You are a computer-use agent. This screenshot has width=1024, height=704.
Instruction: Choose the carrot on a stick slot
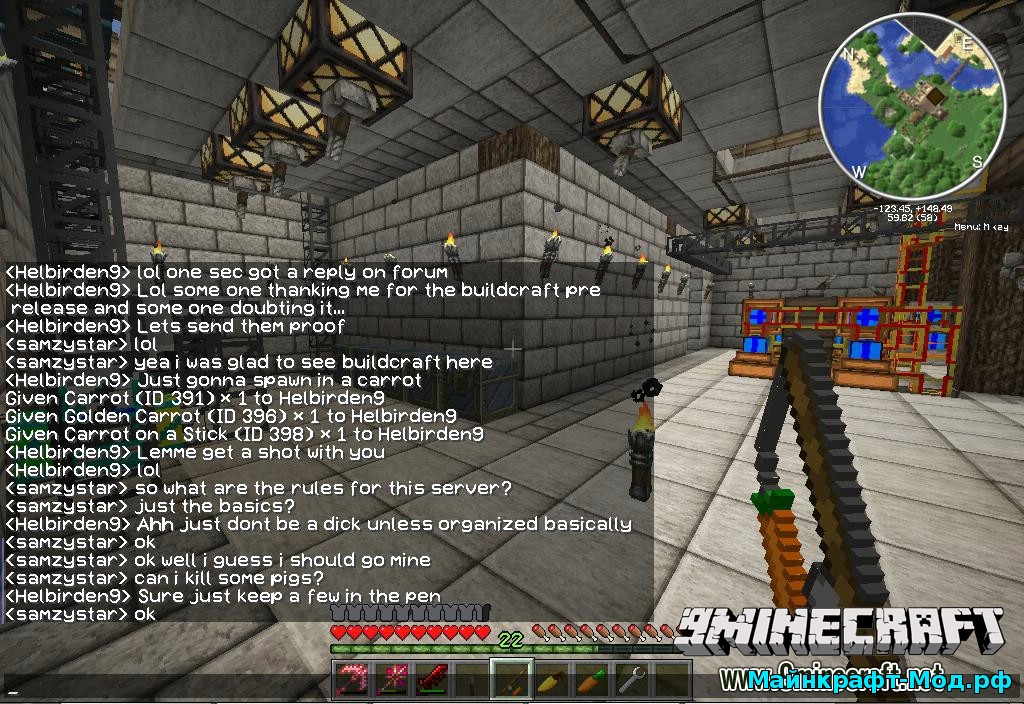[x=510, y=680]
